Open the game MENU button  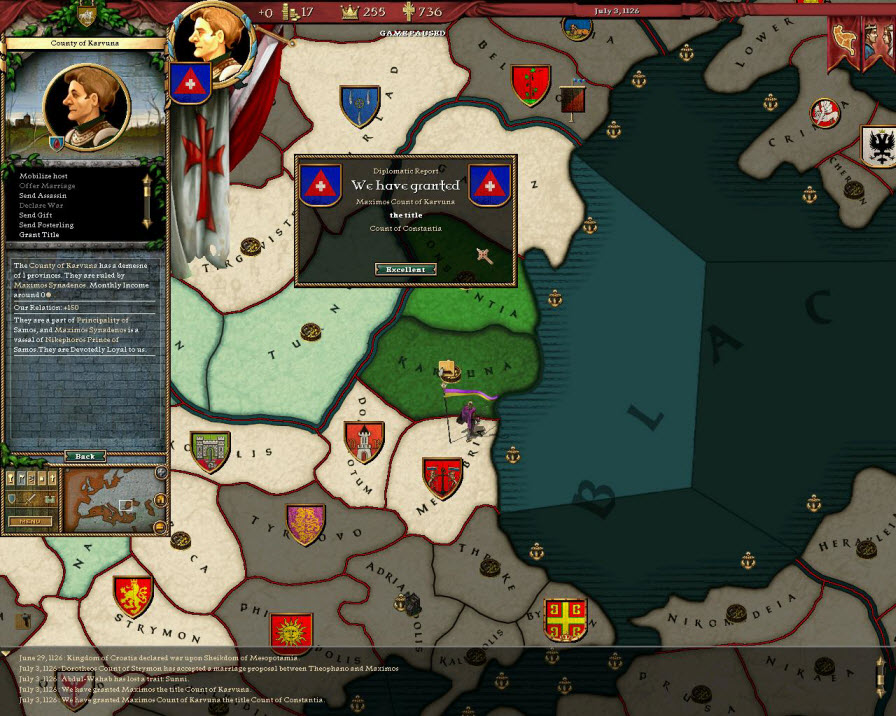pos(30,521)
